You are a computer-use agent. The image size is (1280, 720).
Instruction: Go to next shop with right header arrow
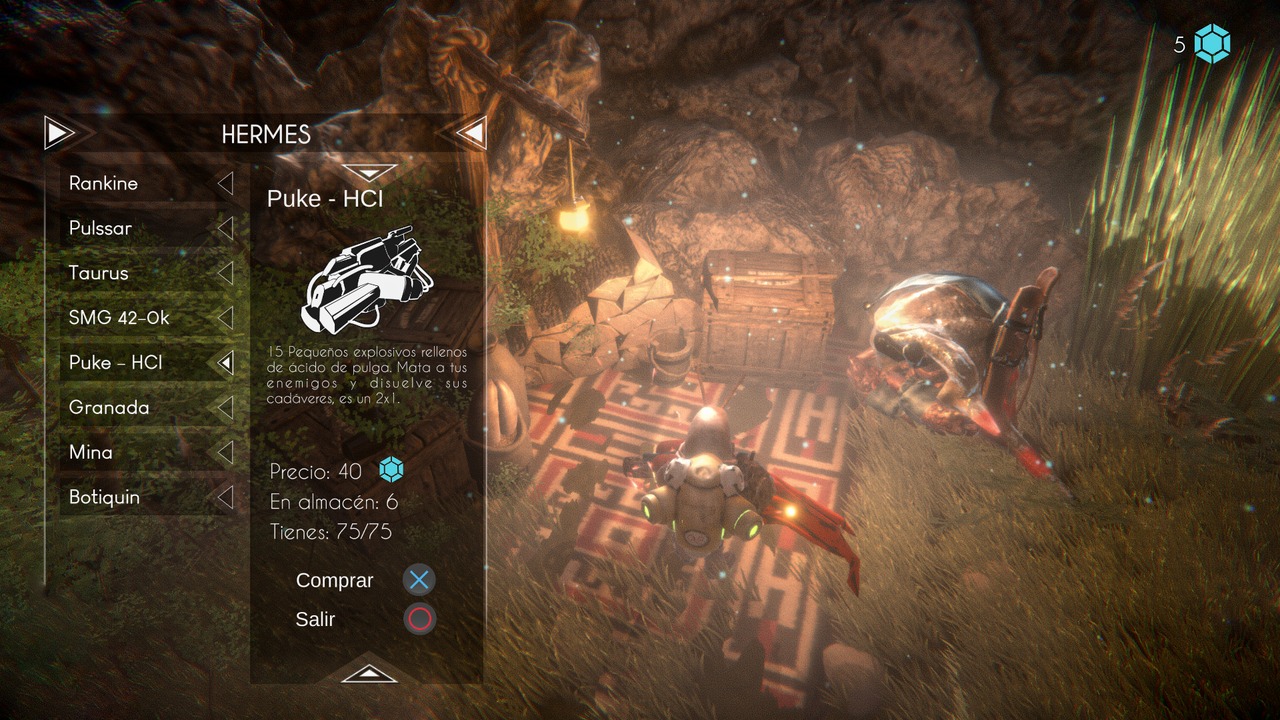pyautogui.click(x=471, y=132)
